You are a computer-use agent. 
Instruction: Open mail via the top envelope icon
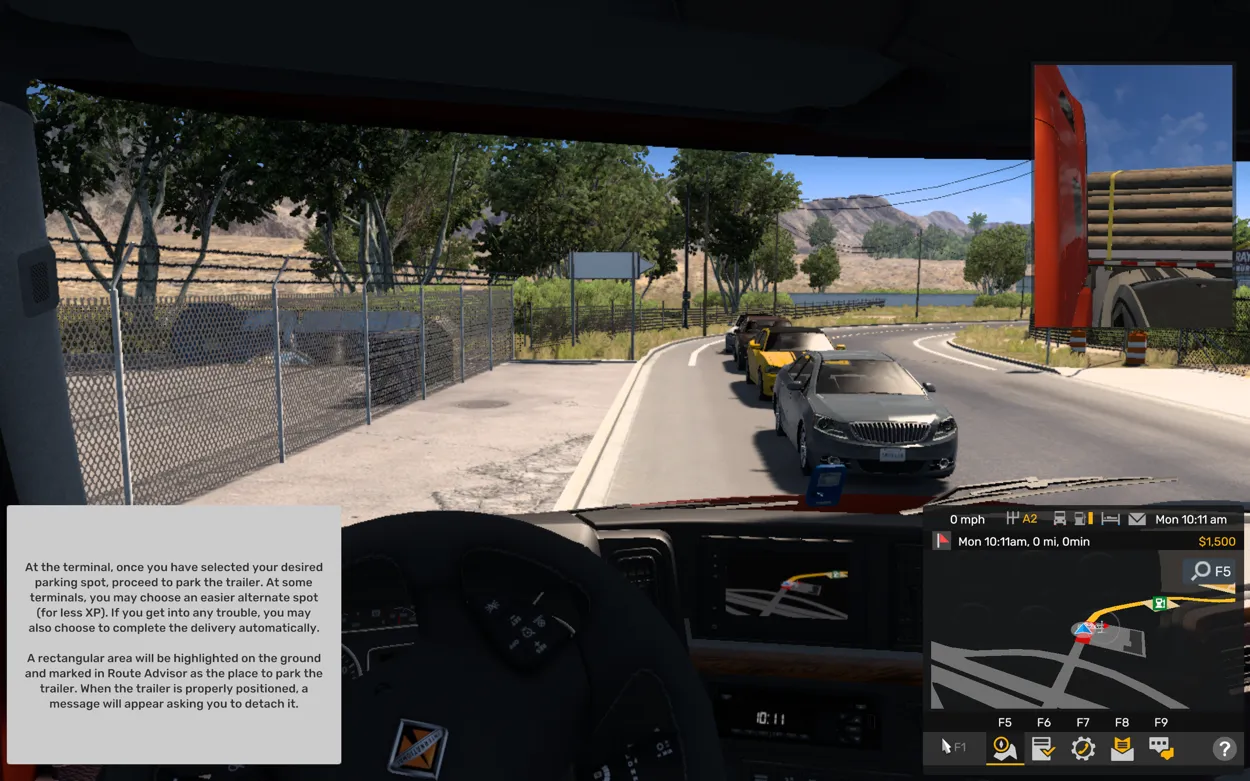1137,519
